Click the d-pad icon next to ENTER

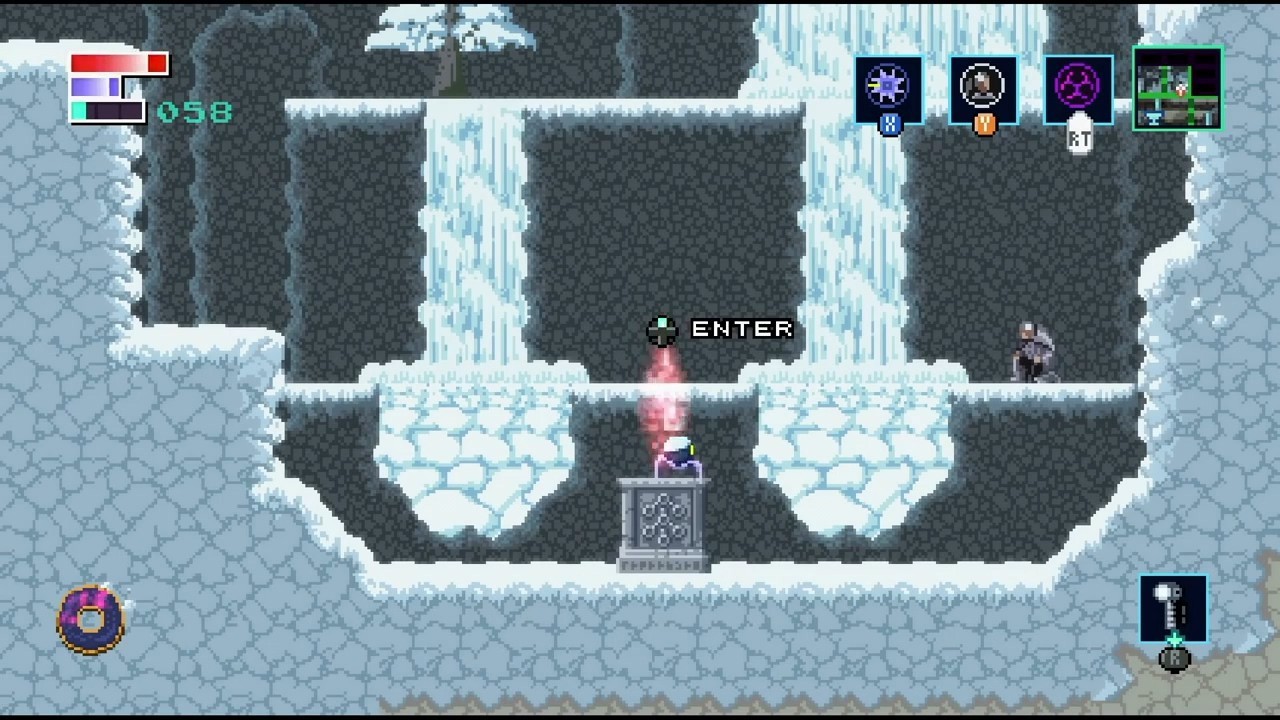[x=660, y=331]
